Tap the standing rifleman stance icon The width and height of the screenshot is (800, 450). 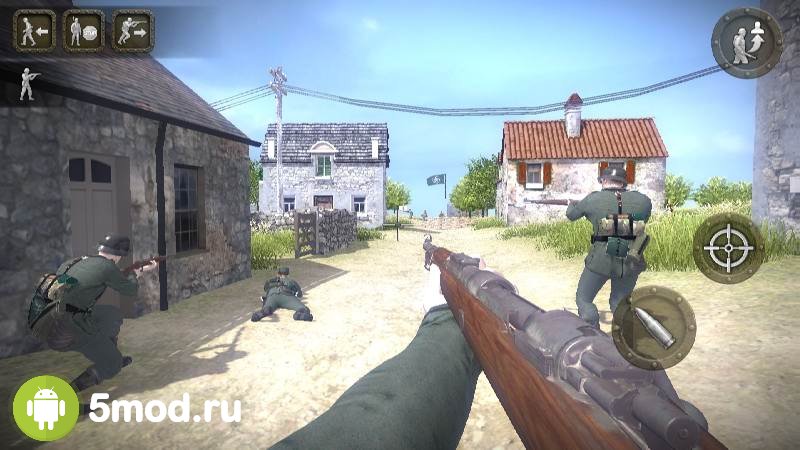click(28, 84)
